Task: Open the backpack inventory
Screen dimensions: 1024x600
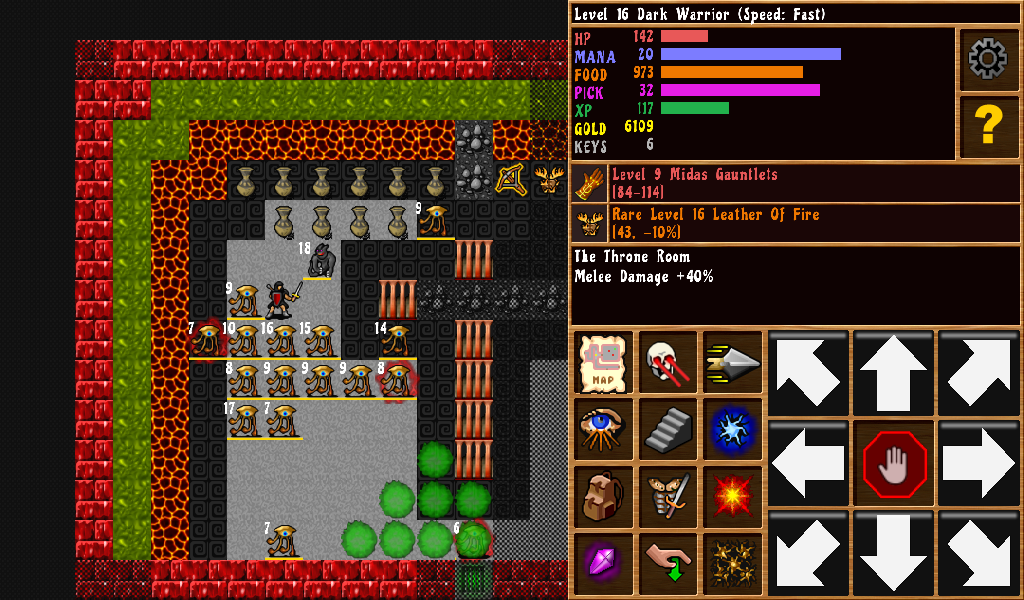Action: click(x=605, y=496)
